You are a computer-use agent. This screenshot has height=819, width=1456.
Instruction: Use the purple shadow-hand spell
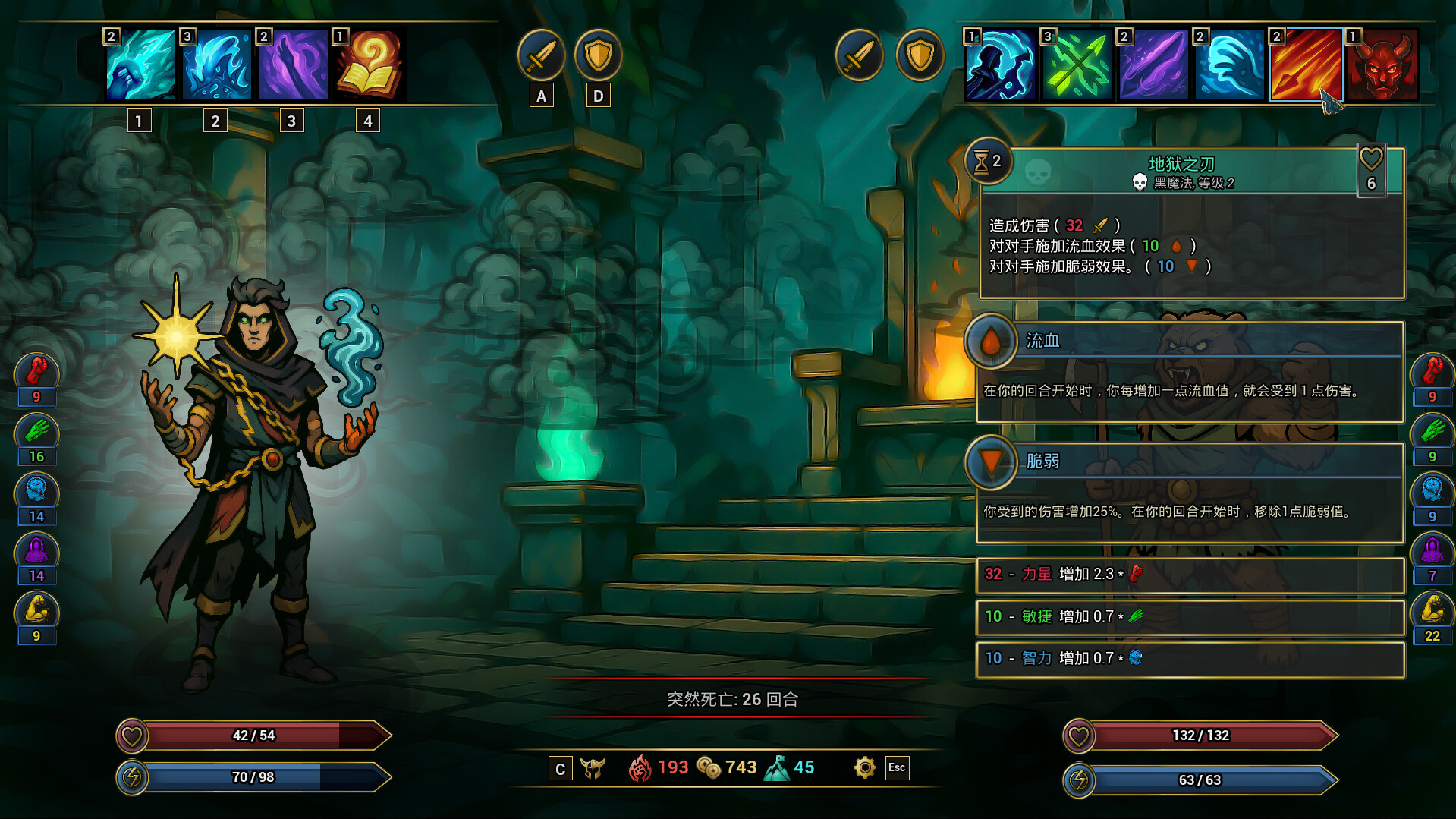[293, 65]
